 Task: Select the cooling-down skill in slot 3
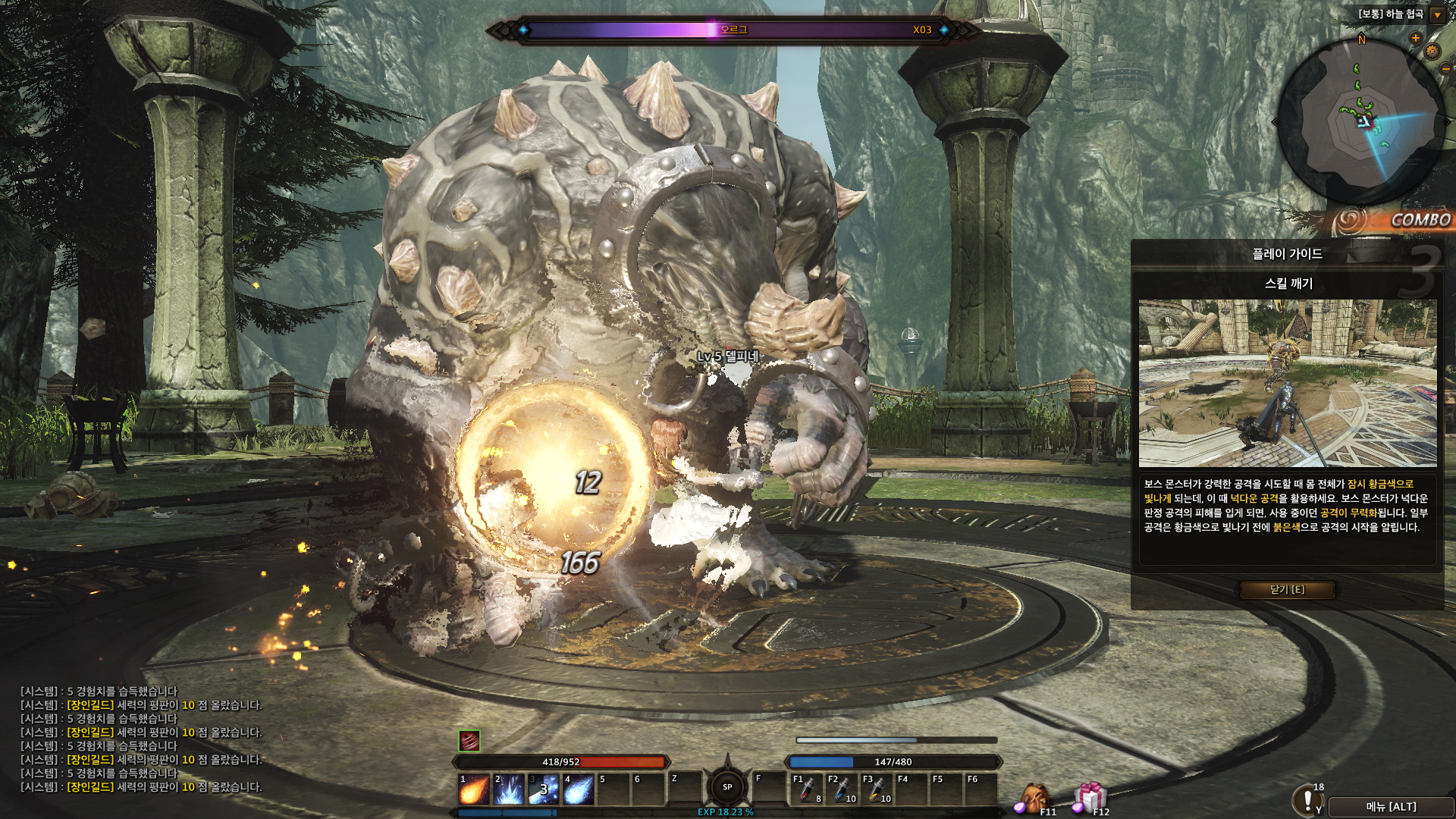click(x=543, y=790)
